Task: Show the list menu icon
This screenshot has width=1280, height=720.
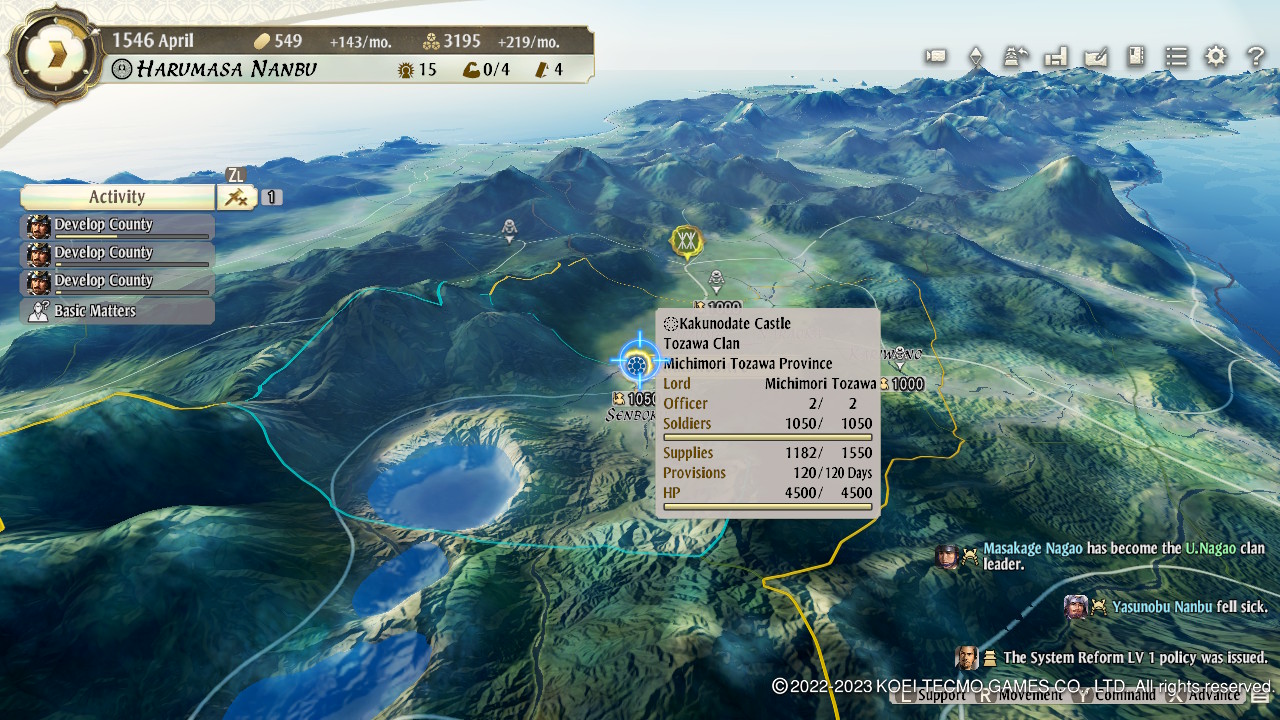Action: (x=1176, y=56)
